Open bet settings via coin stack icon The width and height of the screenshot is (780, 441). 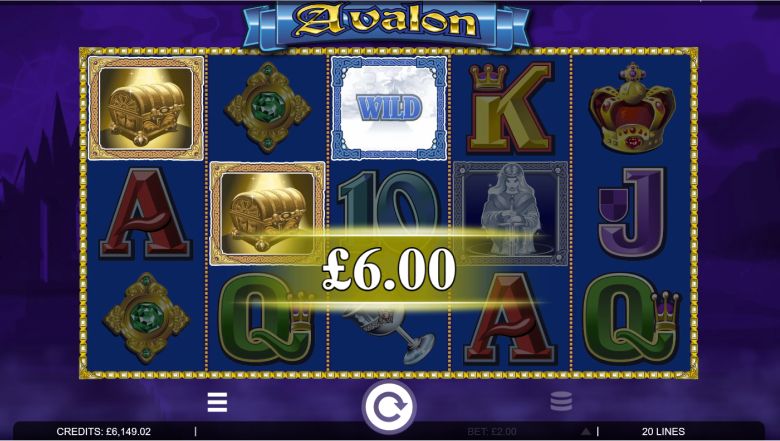pyautogui.click(x=561, y=403)
